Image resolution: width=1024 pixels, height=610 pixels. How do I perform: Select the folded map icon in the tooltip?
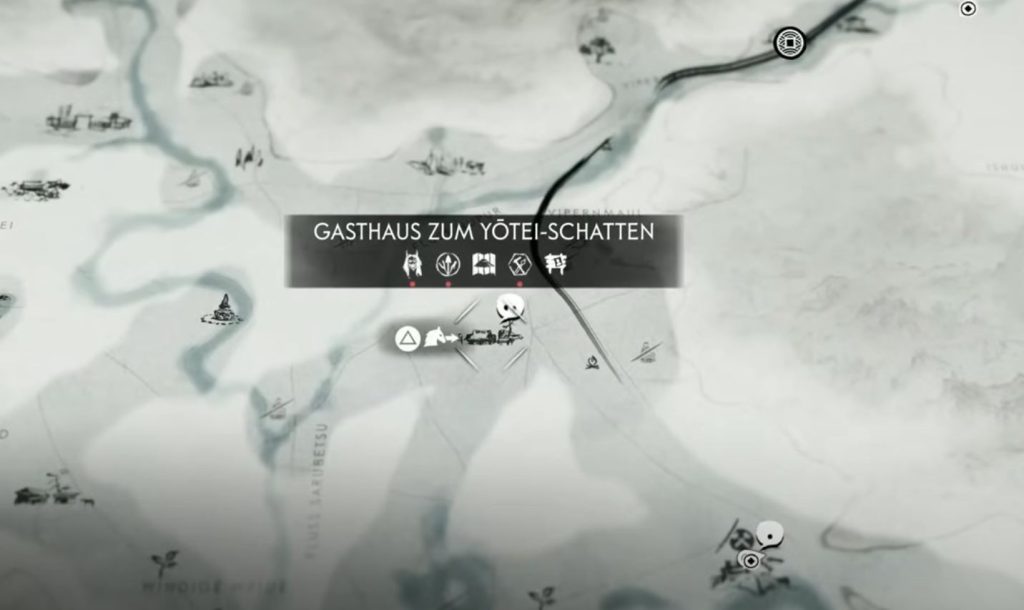(484, 264)
